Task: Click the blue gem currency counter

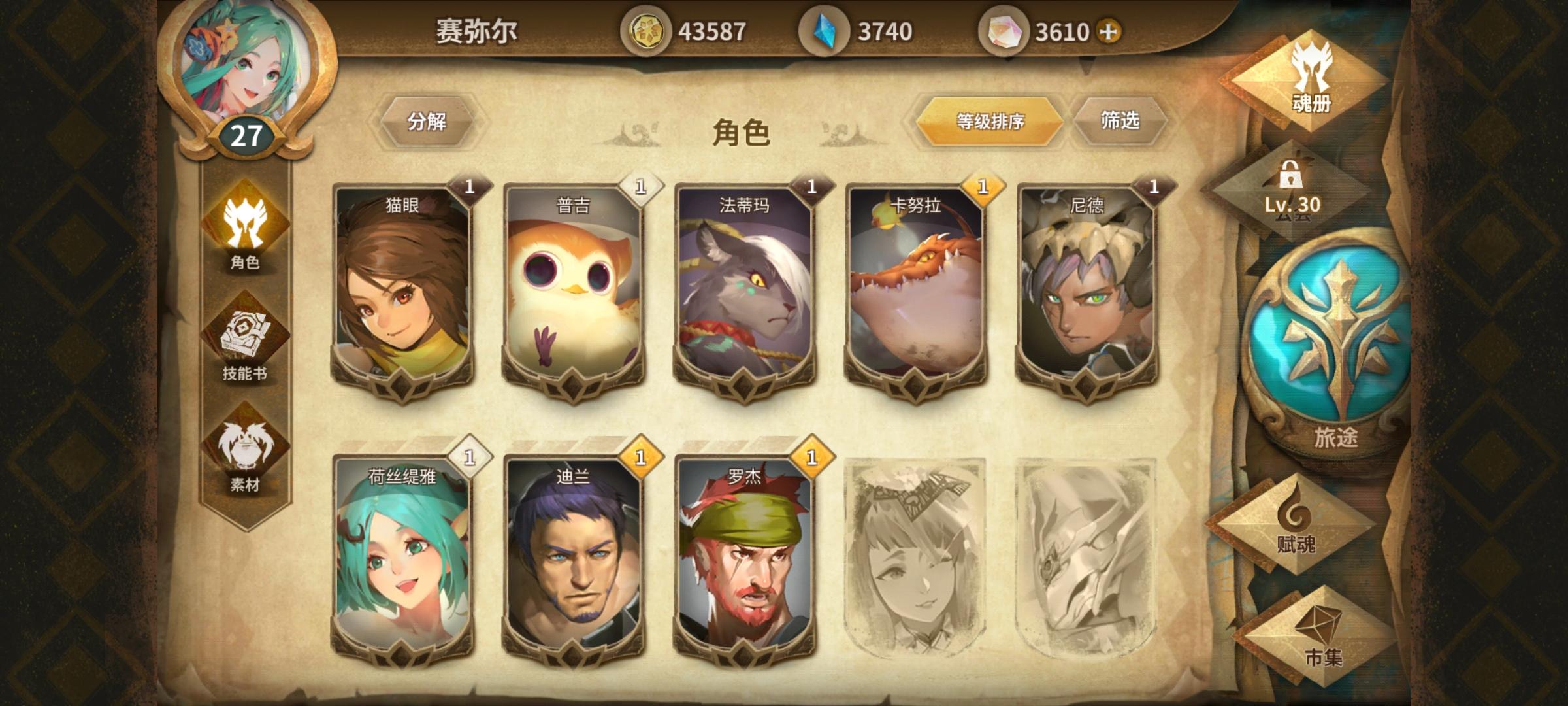Action: tap(848, 29)
